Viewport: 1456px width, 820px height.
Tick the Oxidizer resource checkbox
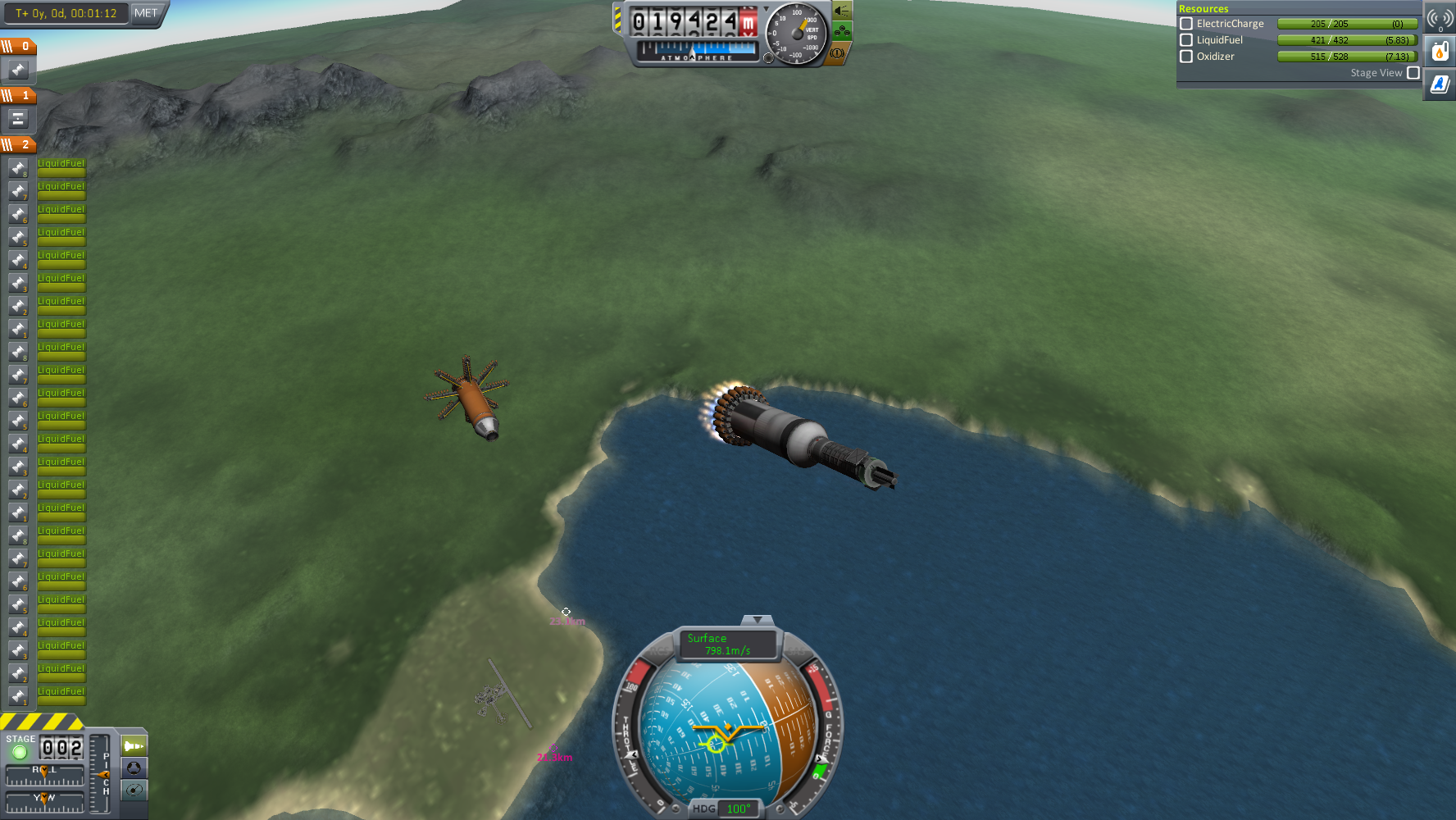coord(1185,57)
